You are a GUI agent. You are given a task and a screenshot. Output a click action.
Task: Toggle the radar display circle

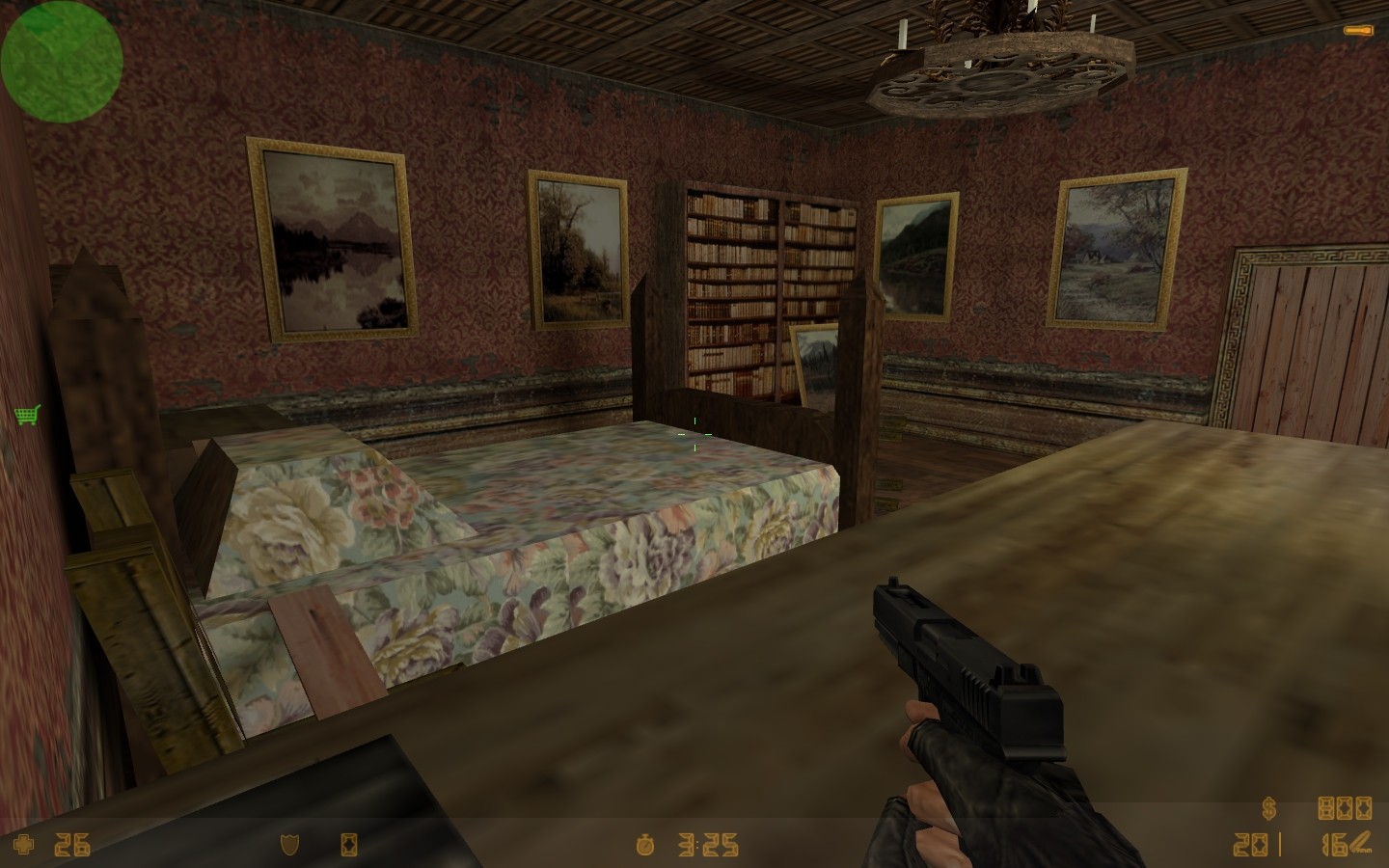[61, 61]
